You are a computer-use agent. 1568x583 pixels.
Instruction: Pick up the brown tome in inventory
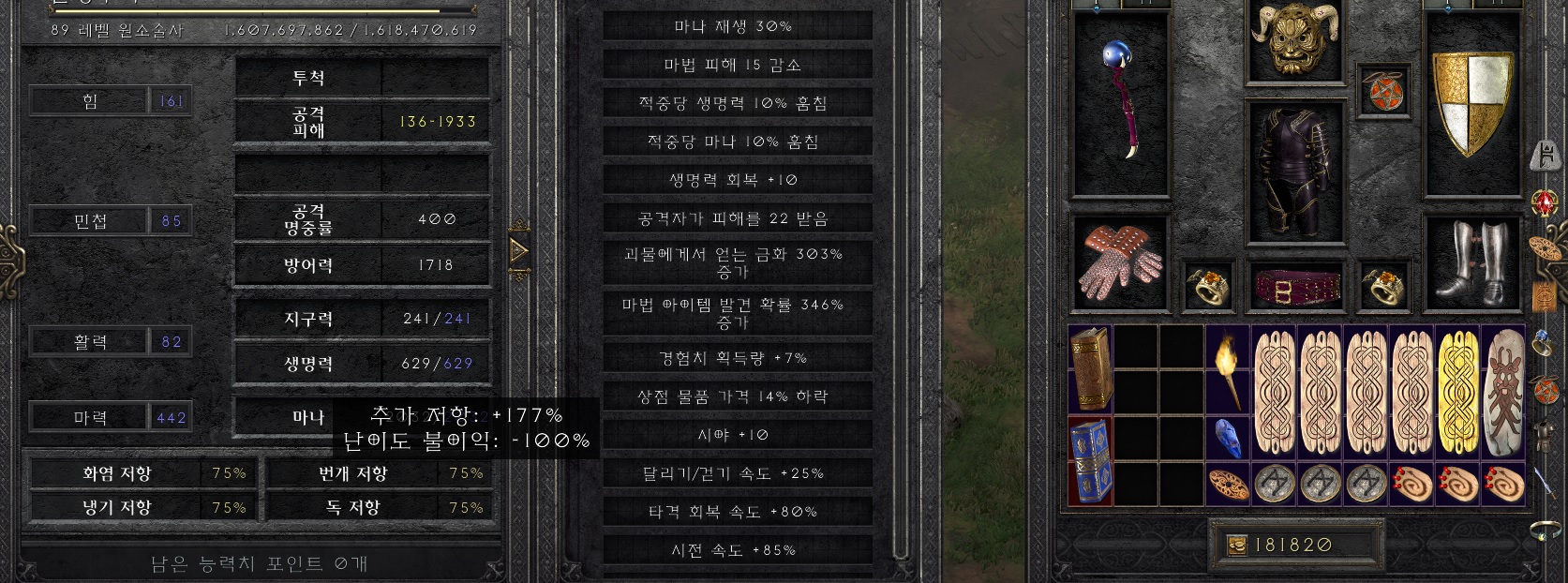pyautogui.click(x=1090, y=368)
